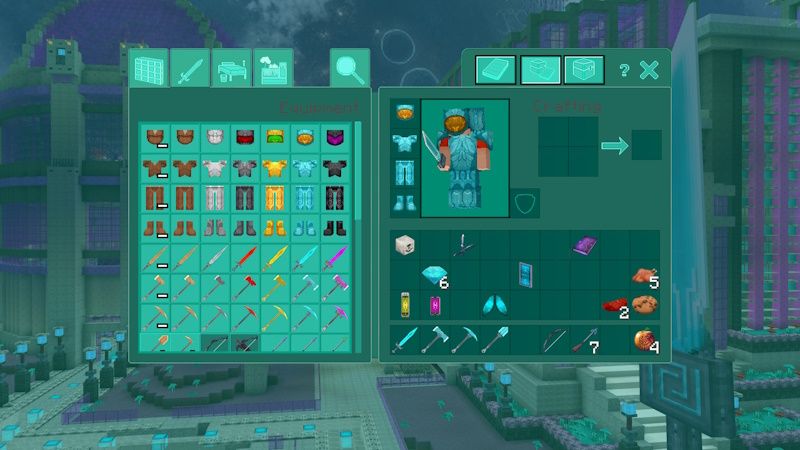Close the inventory with the X button

[x=649, y=70]
